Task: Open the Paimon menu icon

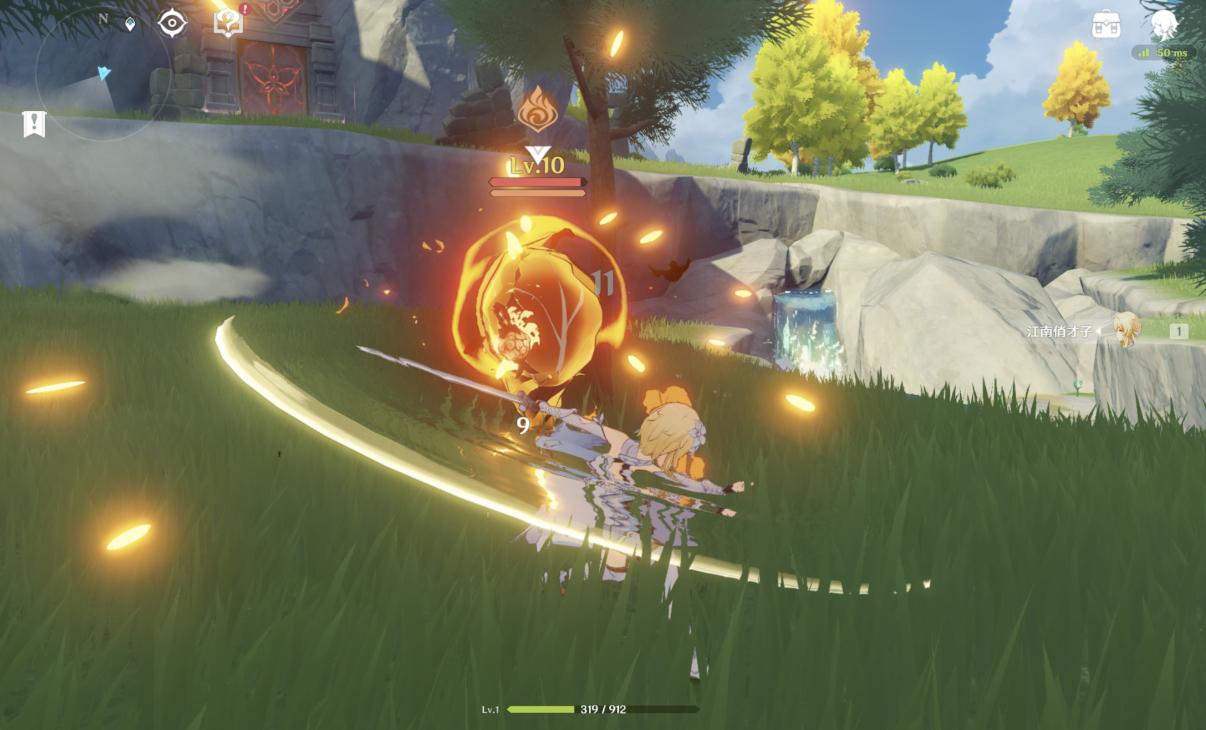Action: (x=1165, y=22)
